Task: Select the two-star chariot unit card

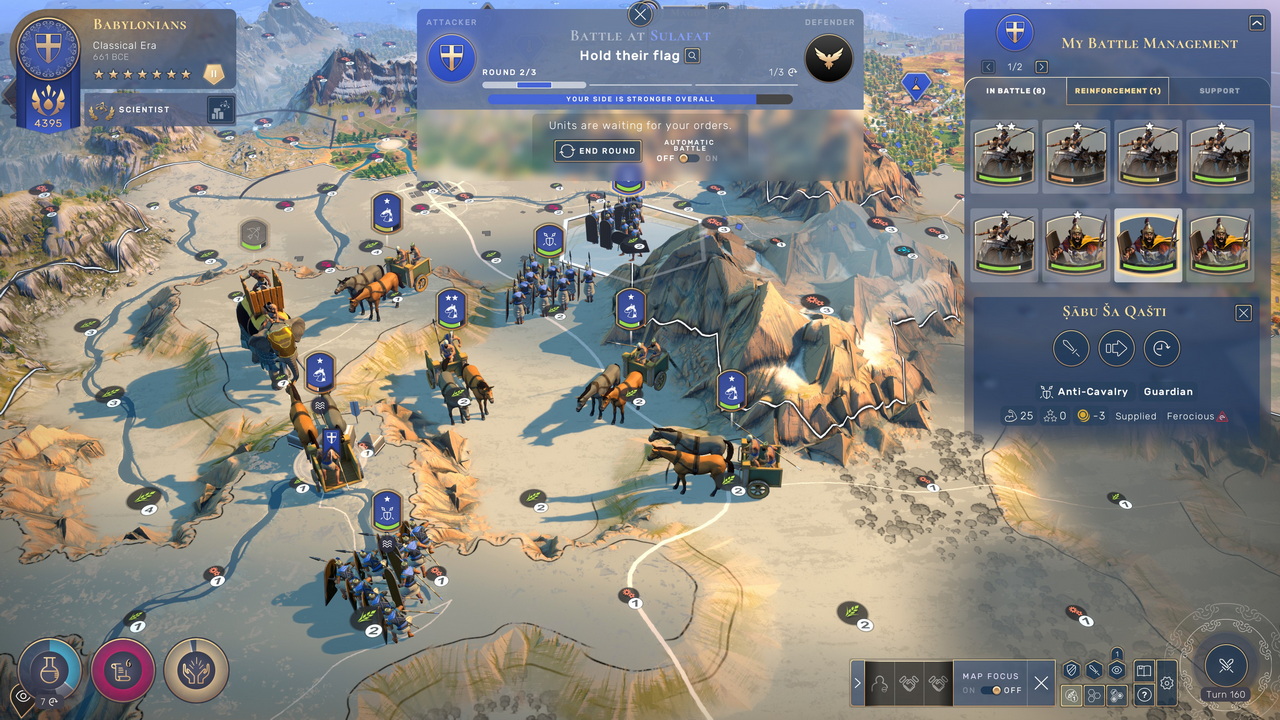Action: (x=1005, y=155)
